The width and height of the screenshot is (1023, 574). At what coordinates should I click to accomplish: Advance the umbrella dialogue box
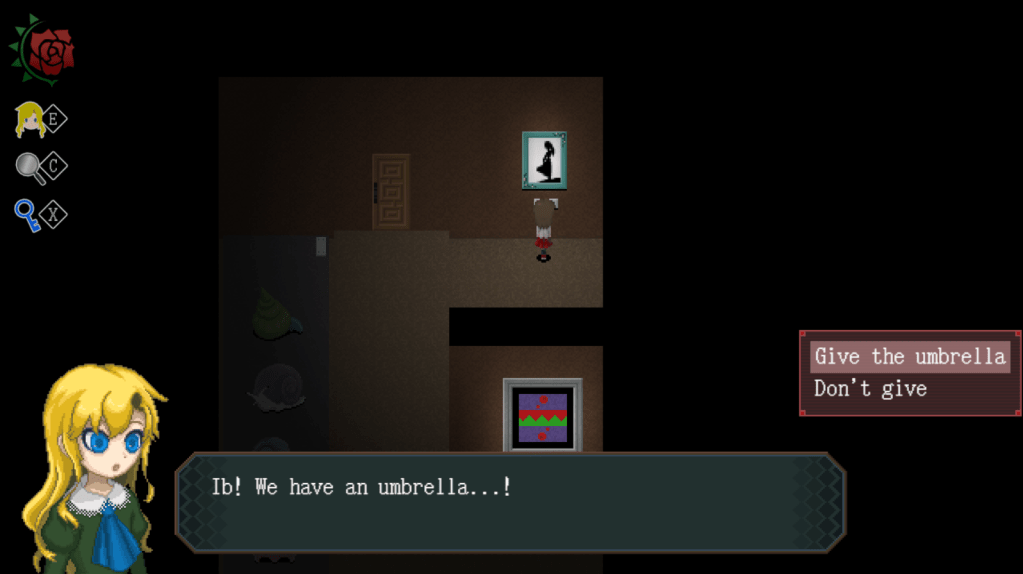tap(510, 502)
